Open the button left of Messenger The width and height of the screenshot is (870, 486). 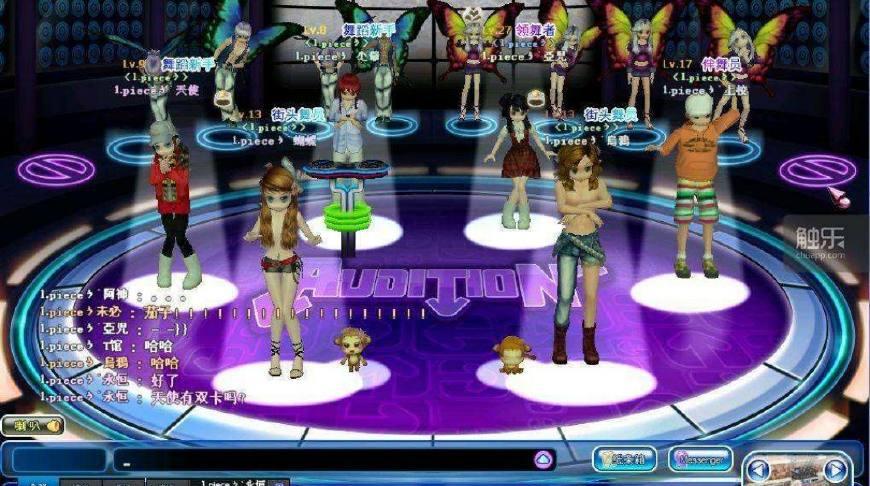624,459
